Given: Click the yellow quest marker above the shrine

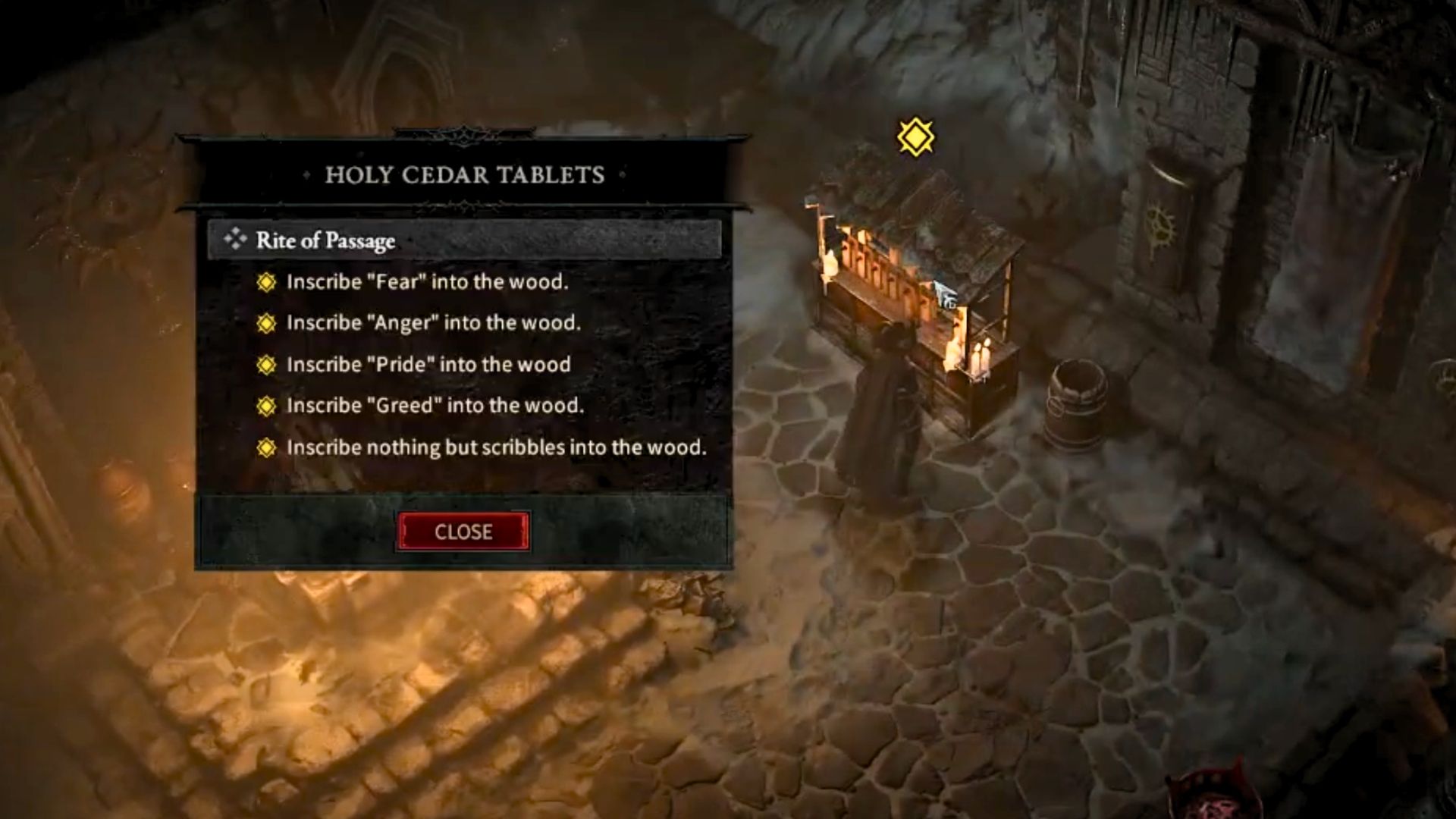Looking at the screenshot, I should pos(915,137).
